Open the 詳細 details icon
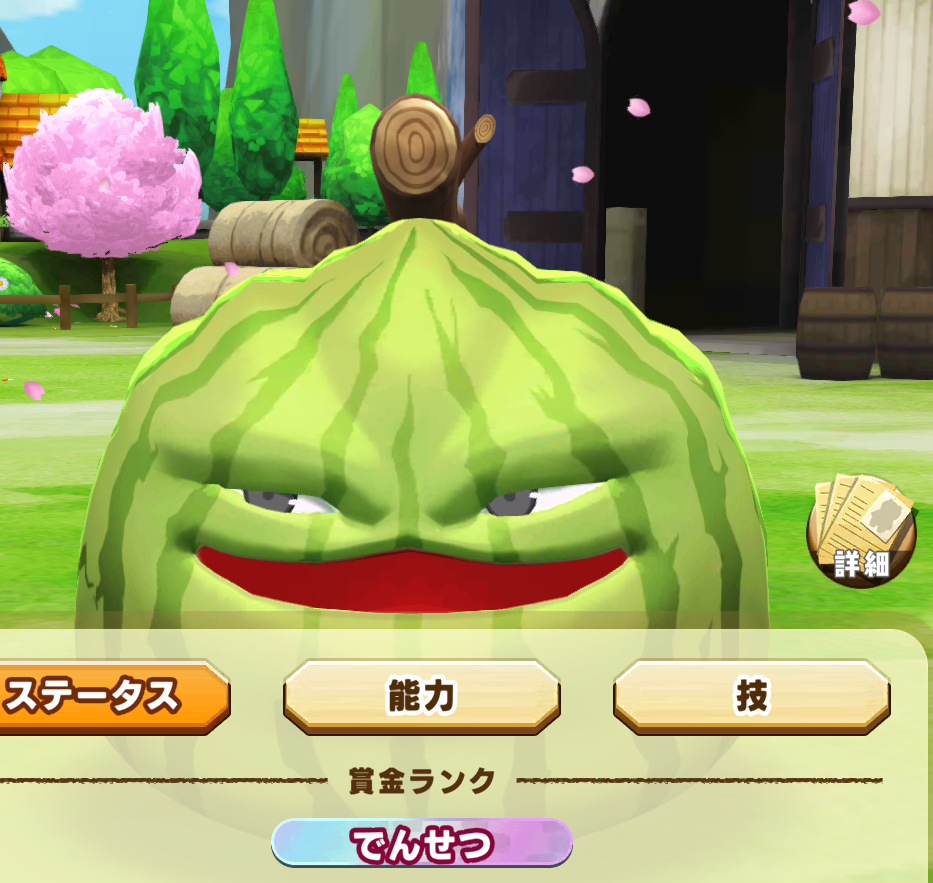The height and width of the screenshot is (883, 933). tap(861, 531)
